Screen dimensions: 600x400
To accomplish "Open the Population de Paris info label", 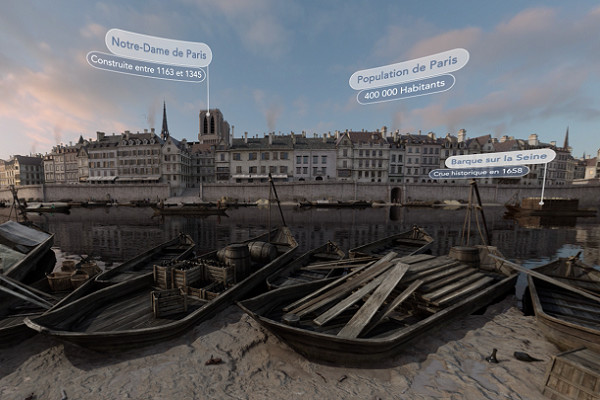I will 408,69.
